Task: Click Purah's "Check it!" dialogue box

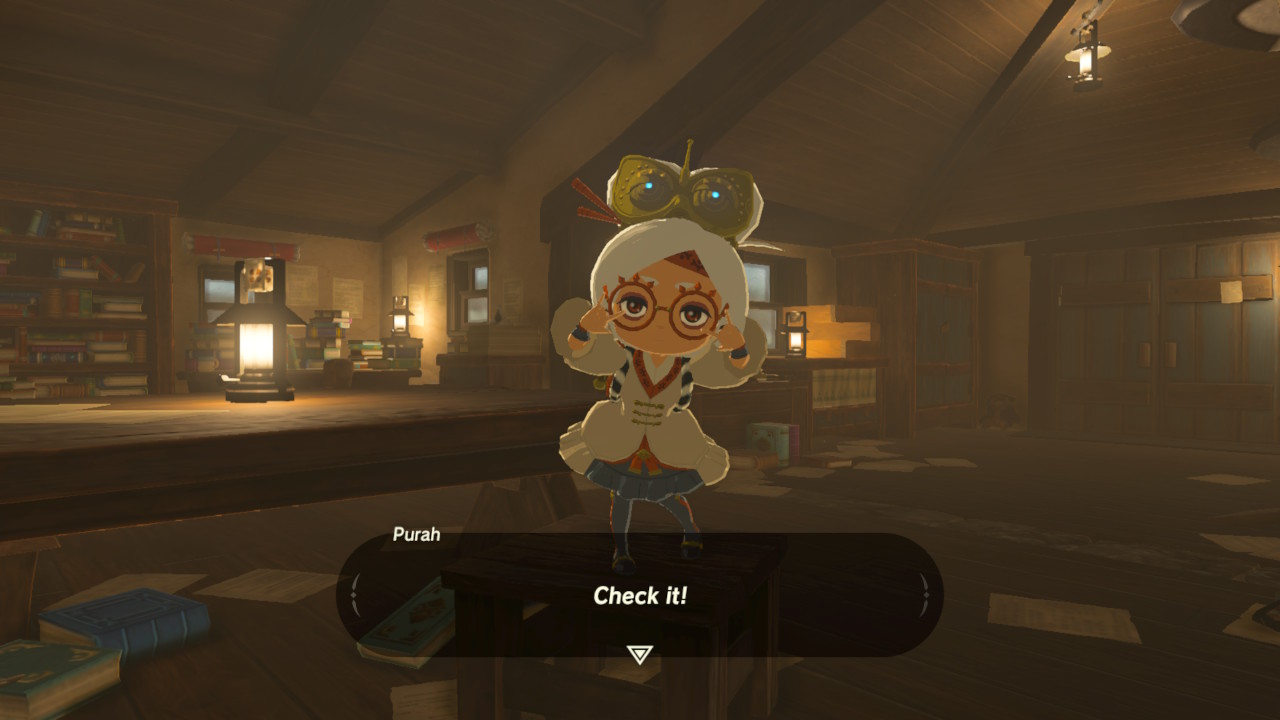Action: (x=640, y=596)
